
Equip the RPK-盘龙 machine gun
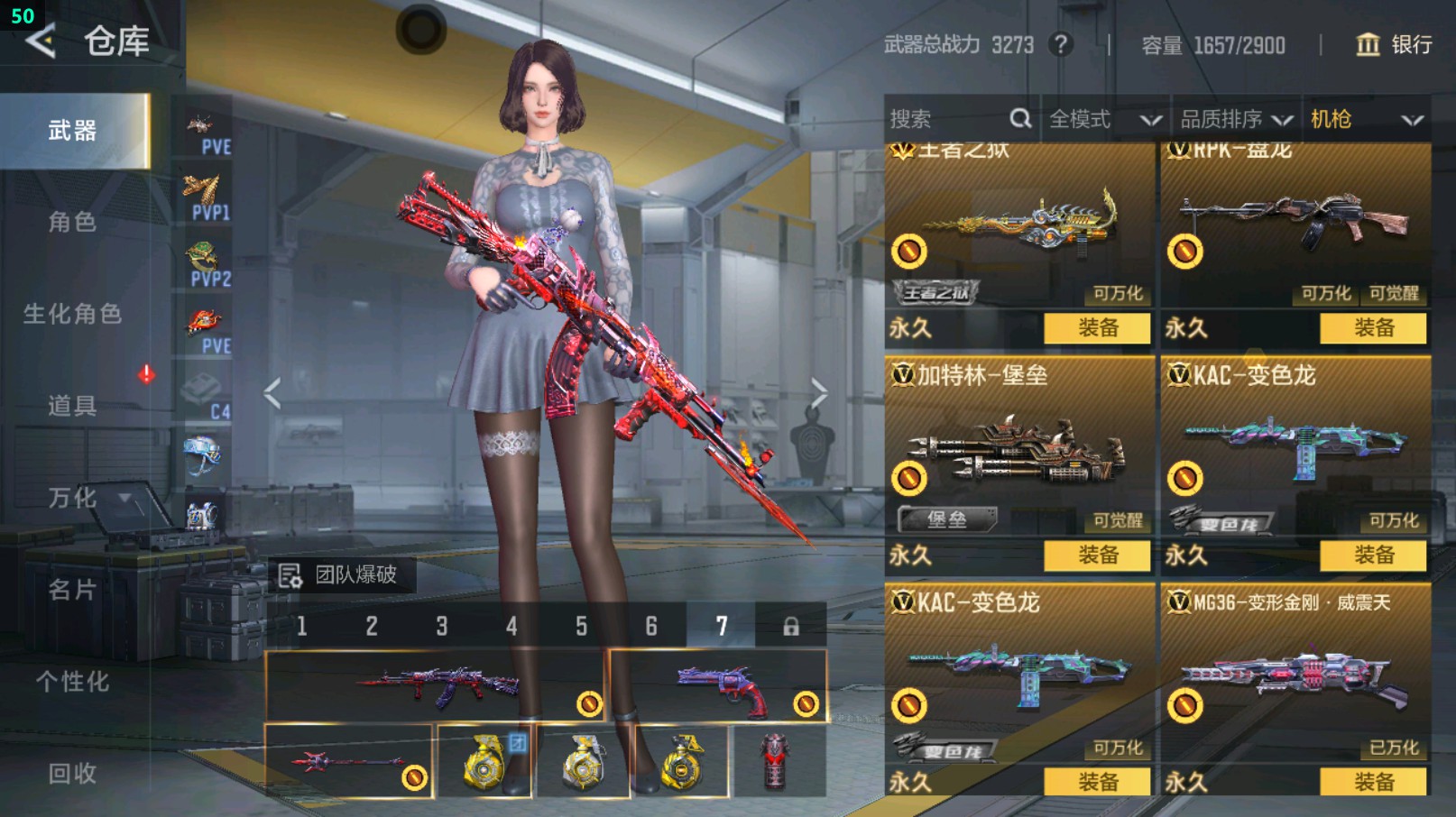coord(1373,328)
